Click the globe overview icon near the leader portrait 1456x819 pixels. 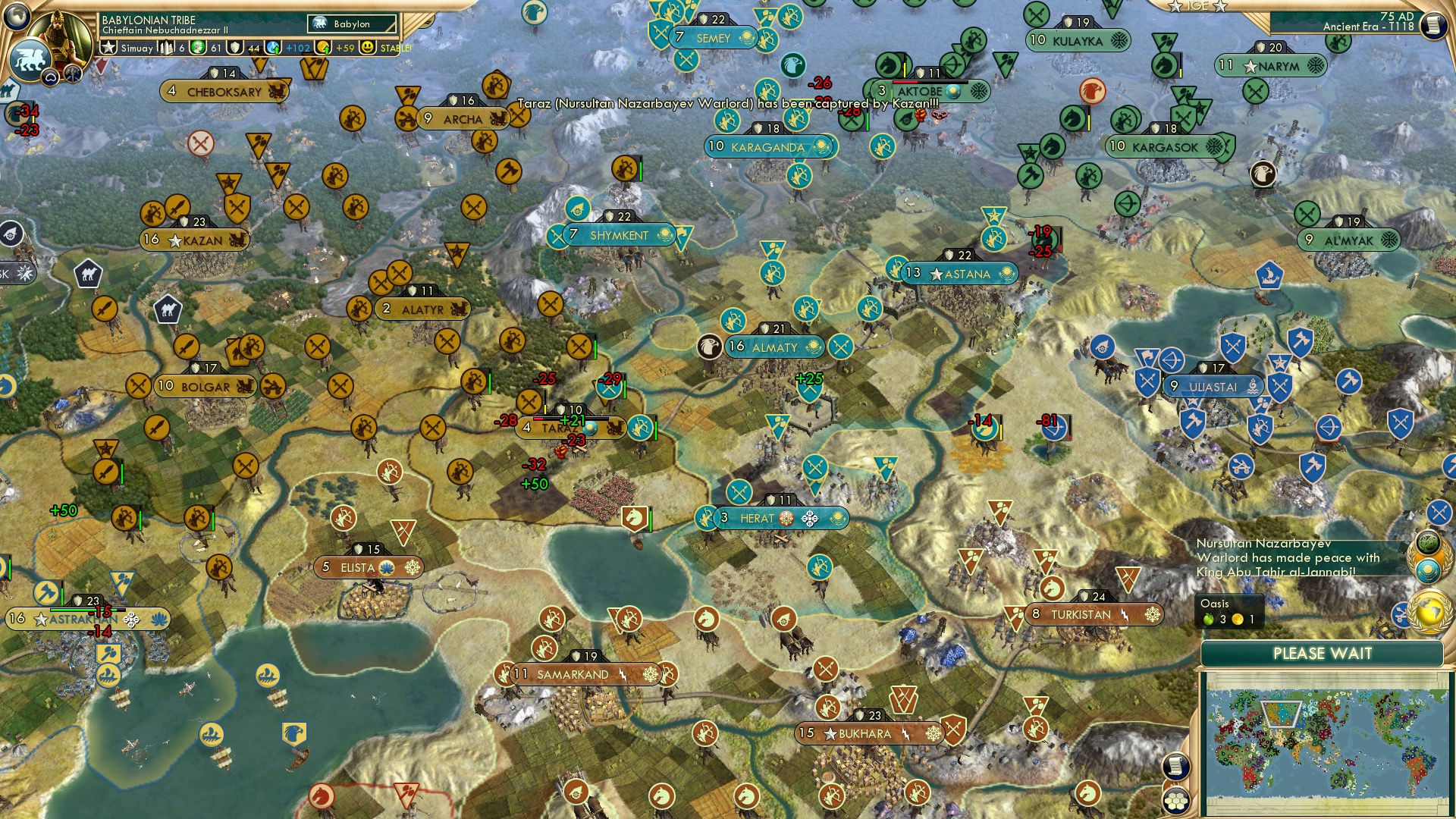click(15, 17)
